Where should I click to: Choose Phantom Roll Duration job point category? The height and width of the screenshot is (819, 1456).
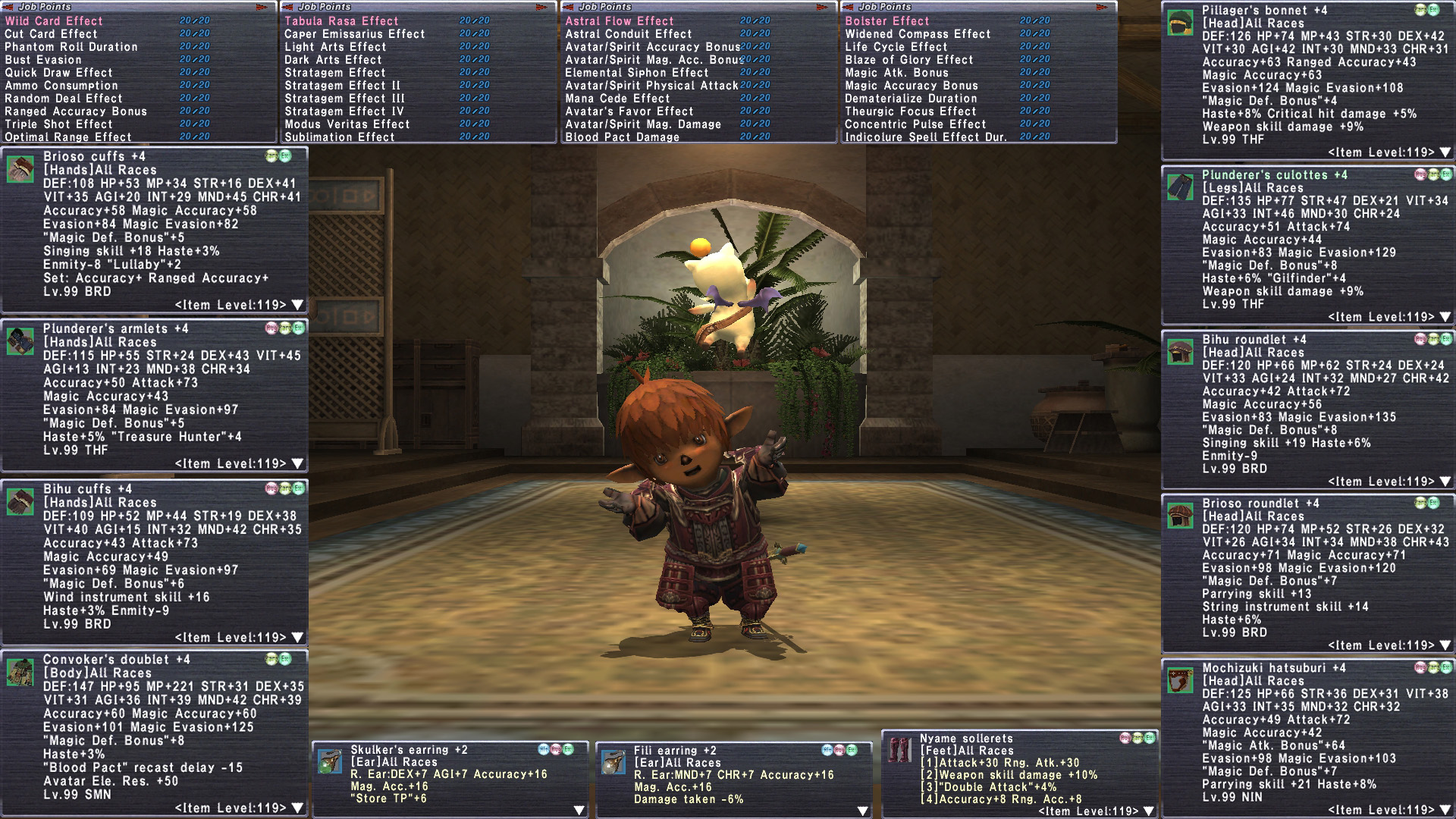[x=71, y=47]
